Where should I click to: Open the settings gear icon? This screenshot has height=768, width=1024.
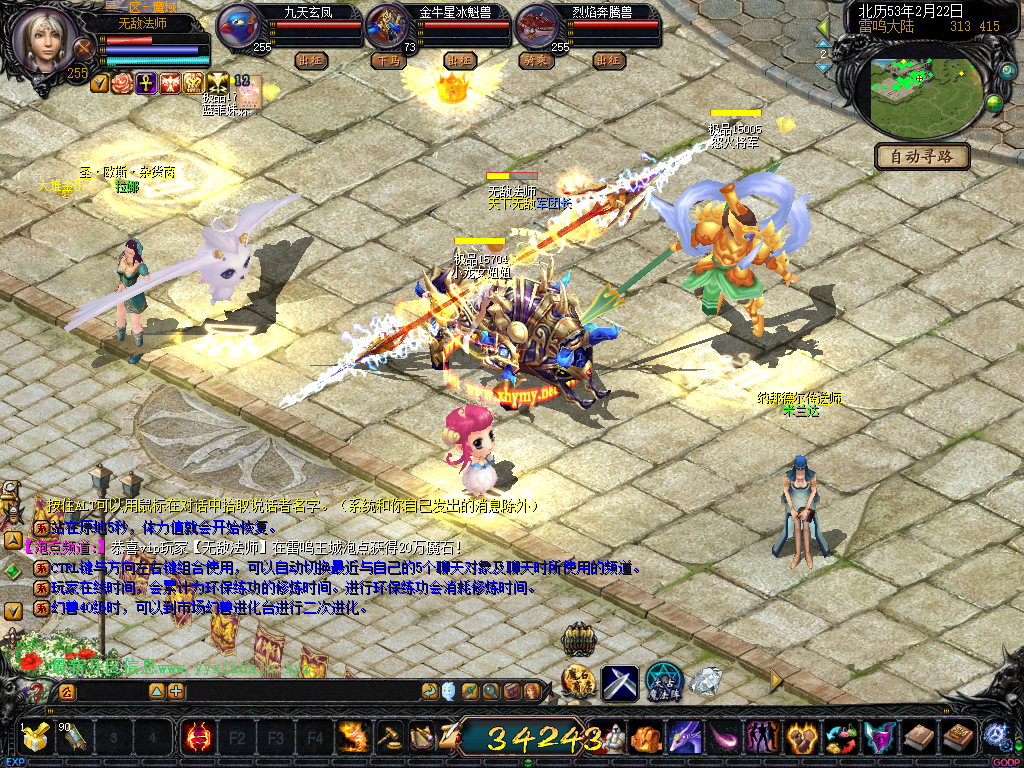(996, 736)
